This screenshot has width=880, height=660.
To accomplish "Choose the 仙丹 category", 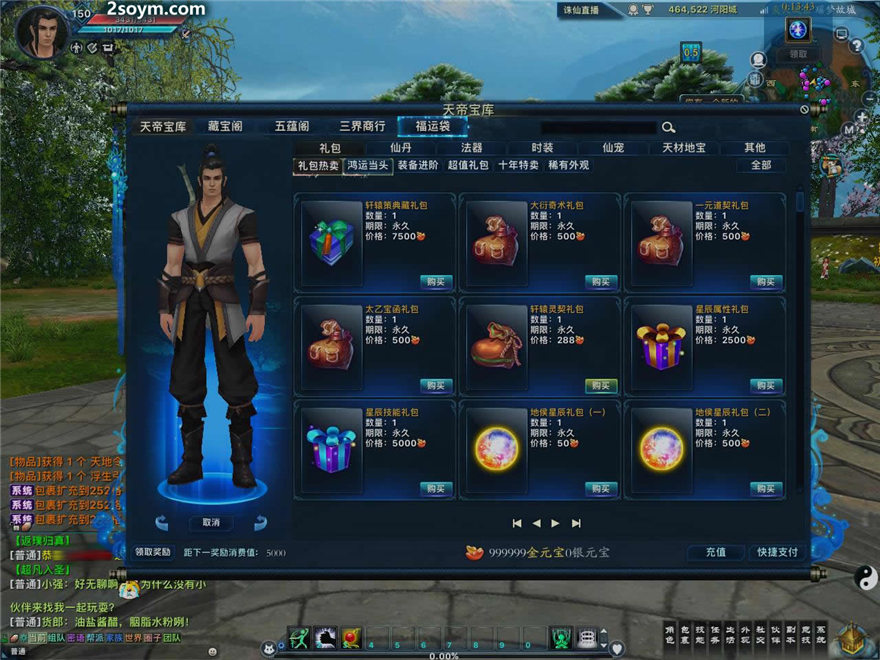I will (401, 148).
